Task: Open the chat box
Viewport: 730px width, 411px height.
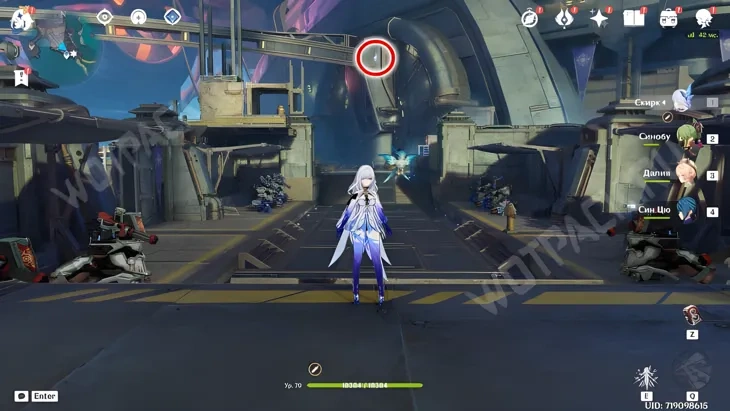Action: pos(22,396)
